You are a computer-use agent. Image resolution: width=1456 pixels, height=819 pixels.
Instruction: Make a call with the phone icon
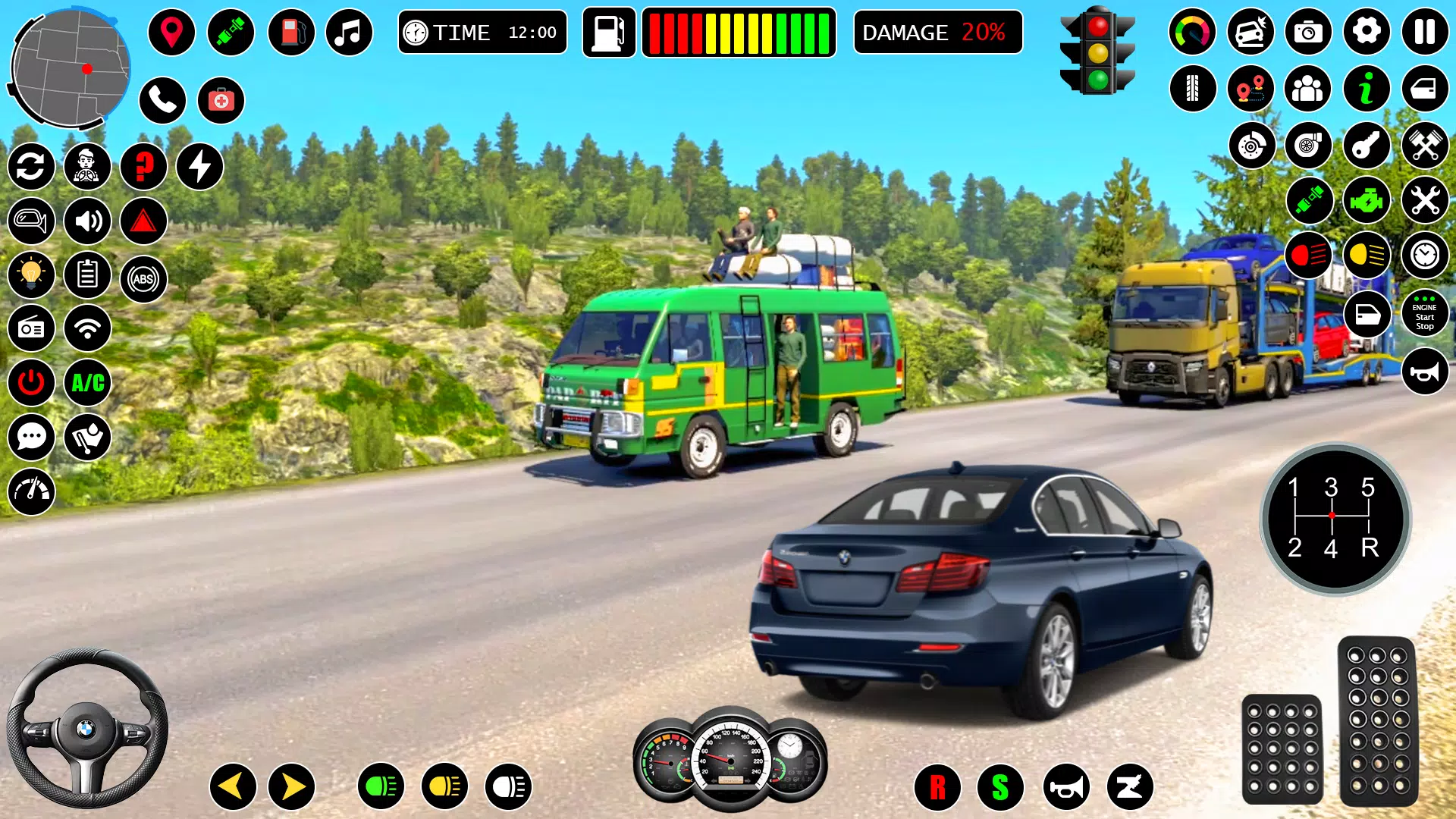pos(162,100)
